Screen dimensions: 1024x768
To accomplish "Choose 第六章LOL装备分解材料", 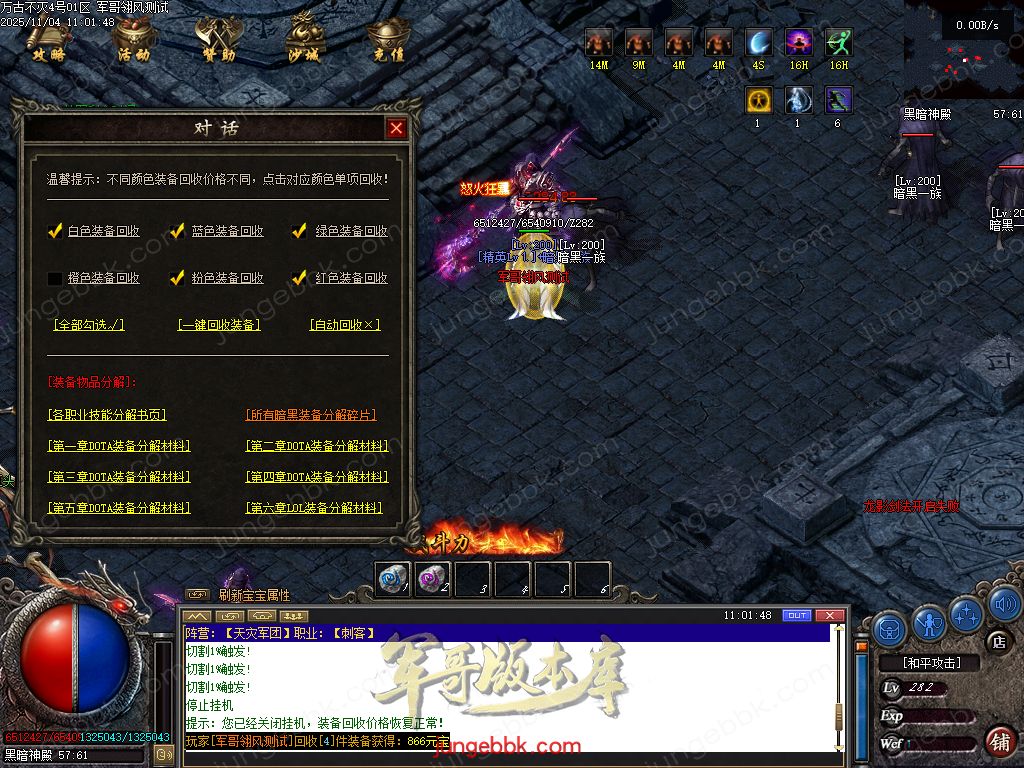I will pyautogui.click(x=314, y=508).
